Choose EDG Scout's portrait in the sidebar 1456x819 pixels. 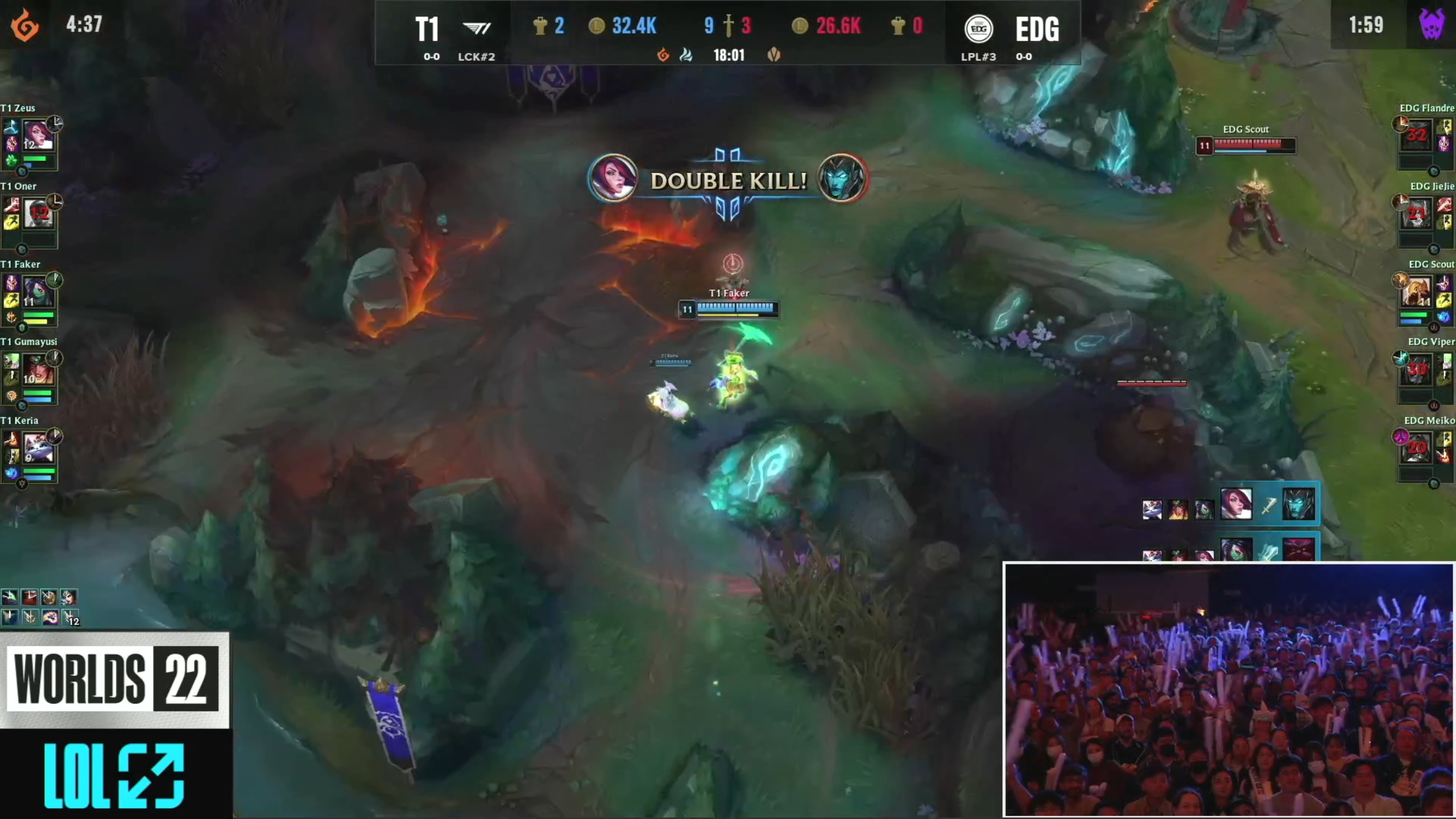coord(1416,292)
